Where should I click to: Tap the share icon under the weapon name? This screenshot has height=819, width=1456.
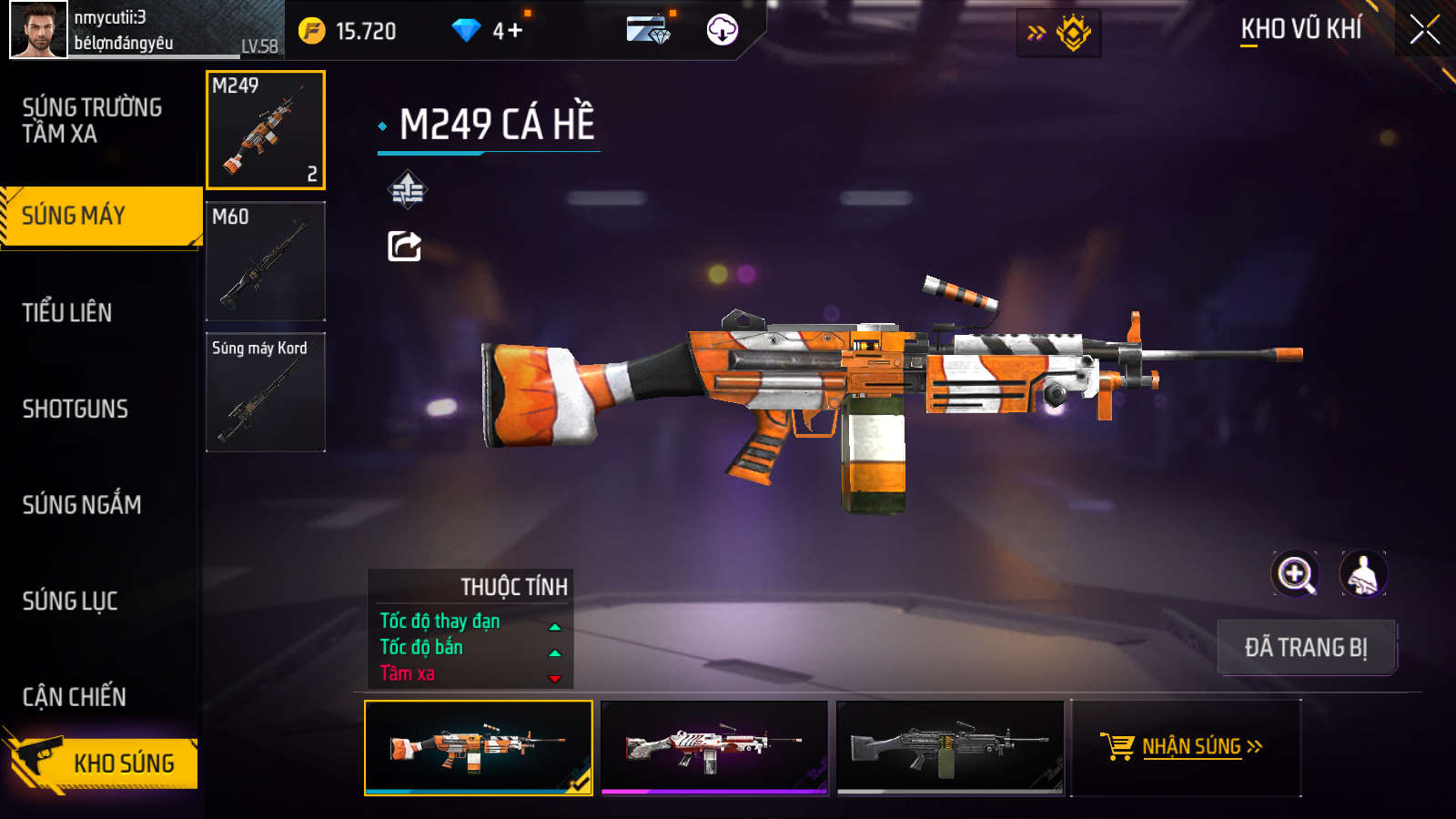(x=405, y=246)
